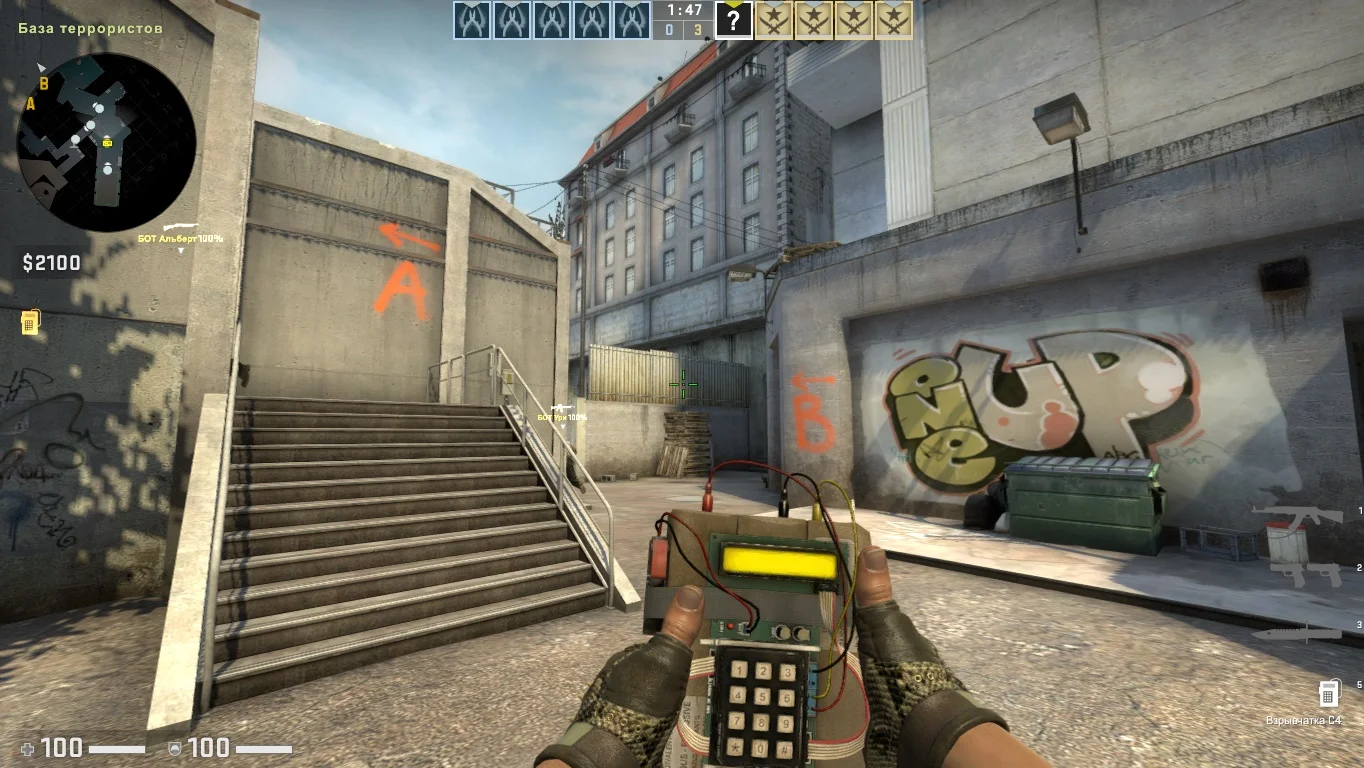
Task: Select the C4 explosive inventory icon
Action: click(x=1328, y=693)
